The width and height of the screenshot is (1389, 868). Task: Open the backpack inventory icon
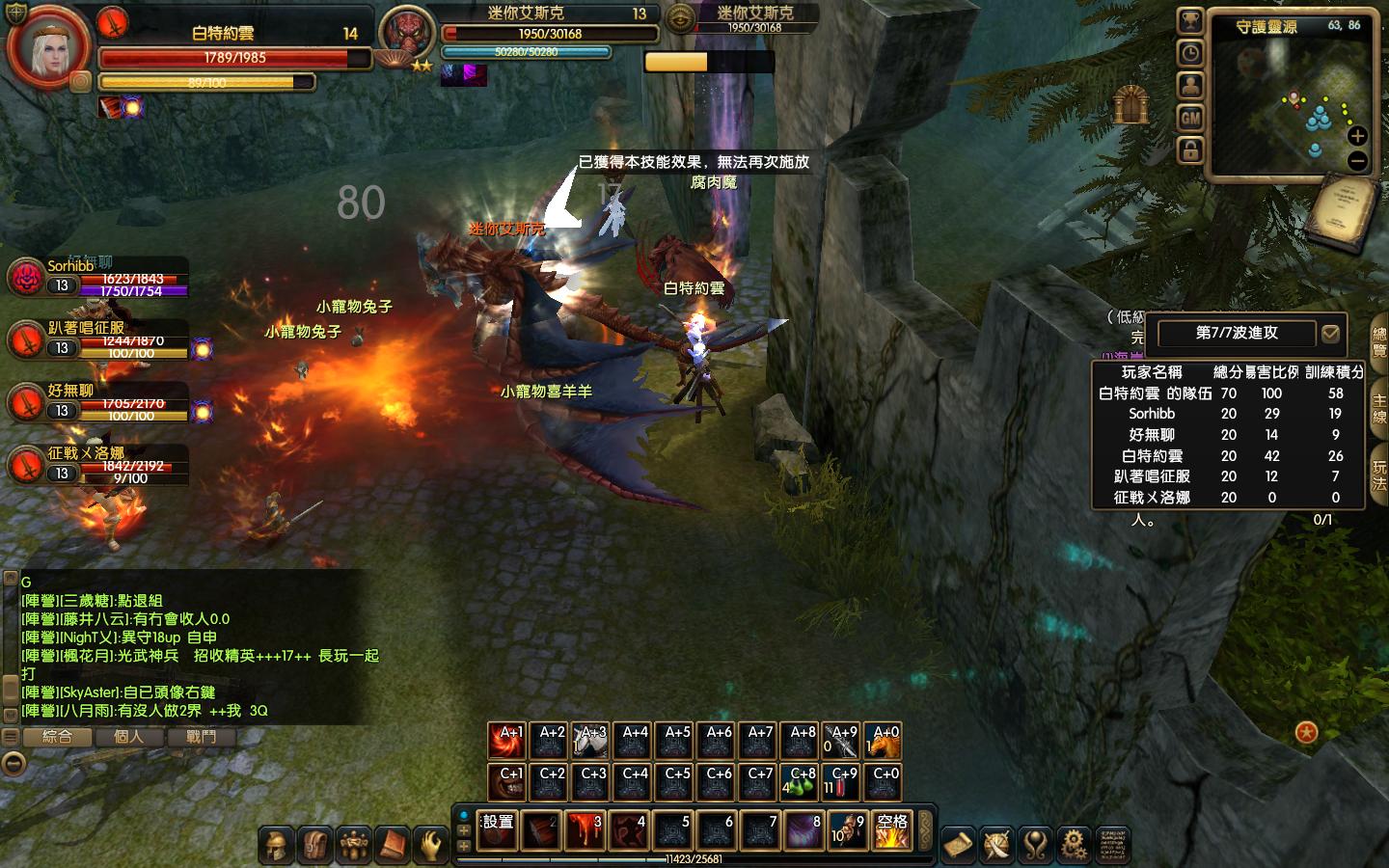coord(314,846)
